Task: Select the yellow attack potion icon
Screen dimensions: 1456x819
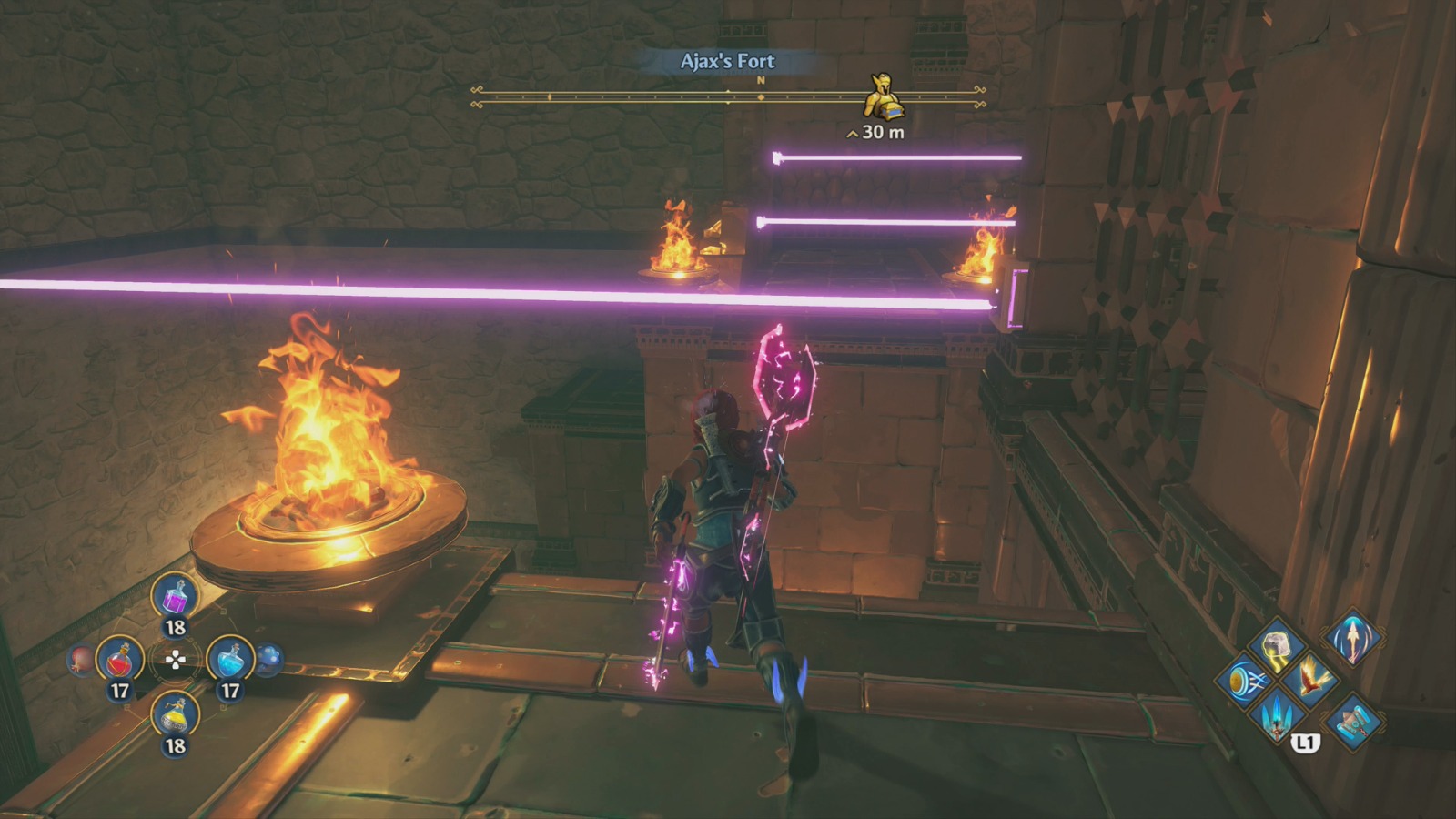Action: [174, 715]
